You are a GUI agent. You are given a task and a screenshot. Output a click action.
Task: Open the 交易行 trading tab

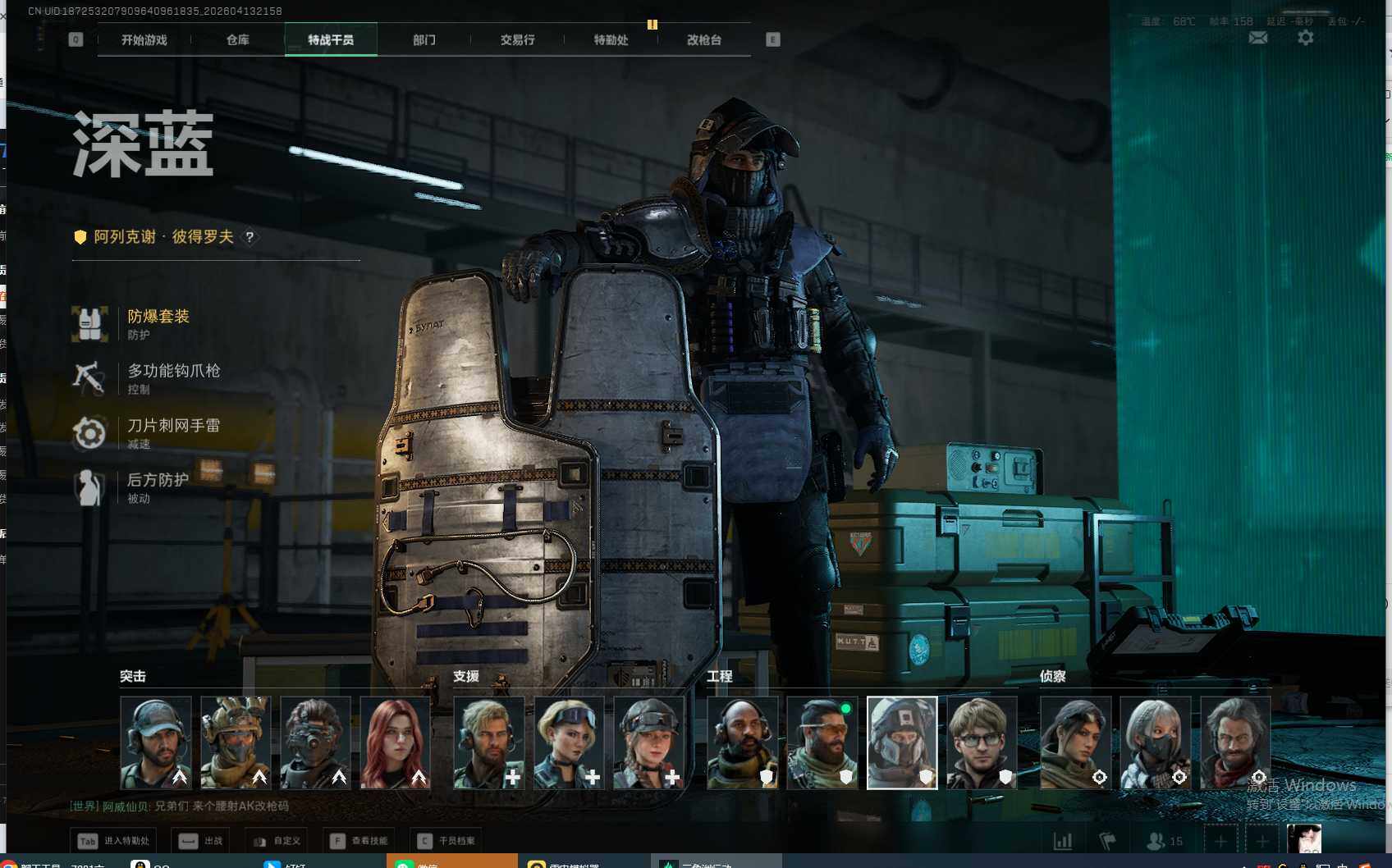click(x=518, y=40)
